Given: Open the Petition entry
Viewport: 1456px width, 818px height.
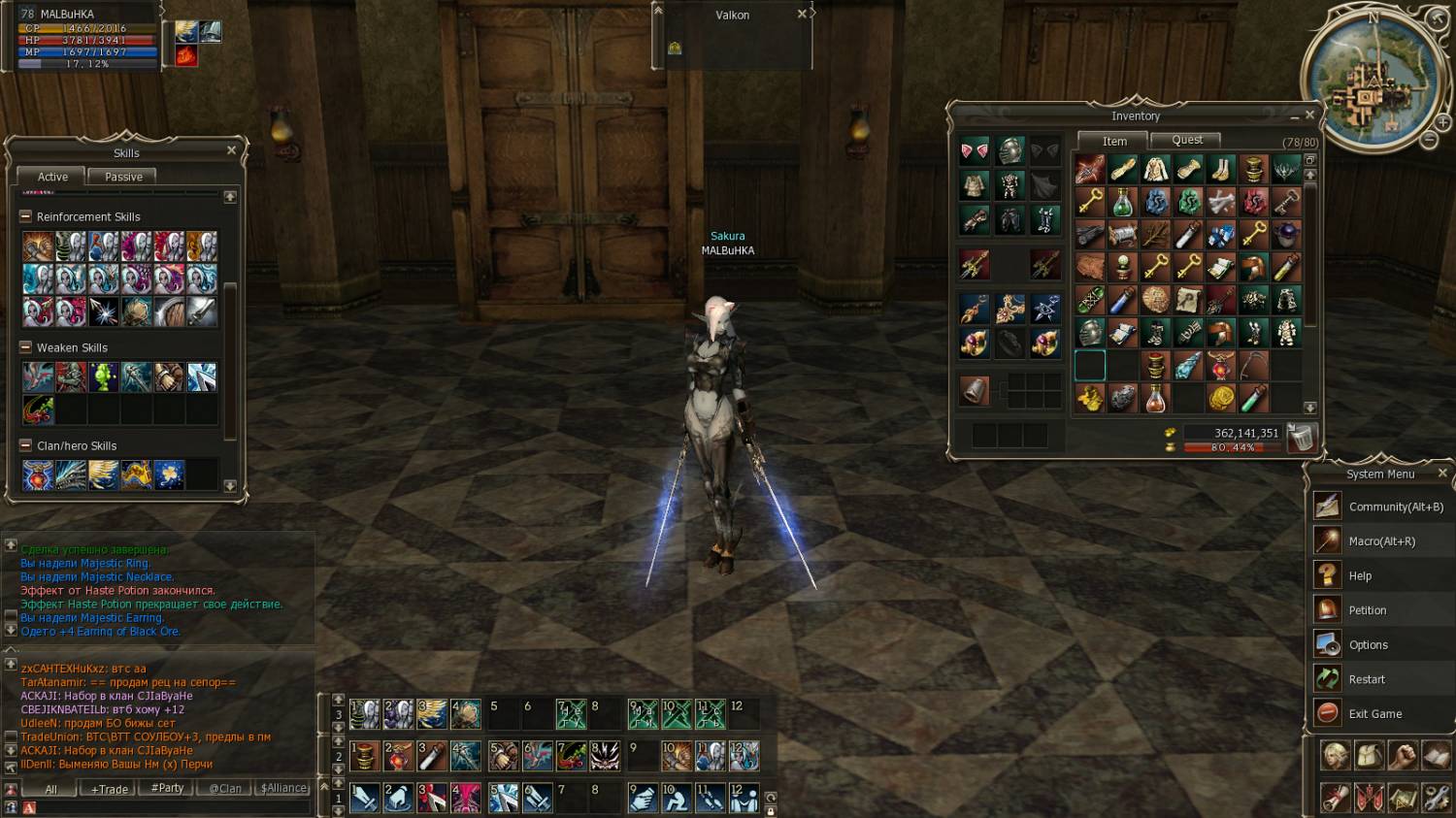Looking at the screenshot, I should pos(1367,610).
